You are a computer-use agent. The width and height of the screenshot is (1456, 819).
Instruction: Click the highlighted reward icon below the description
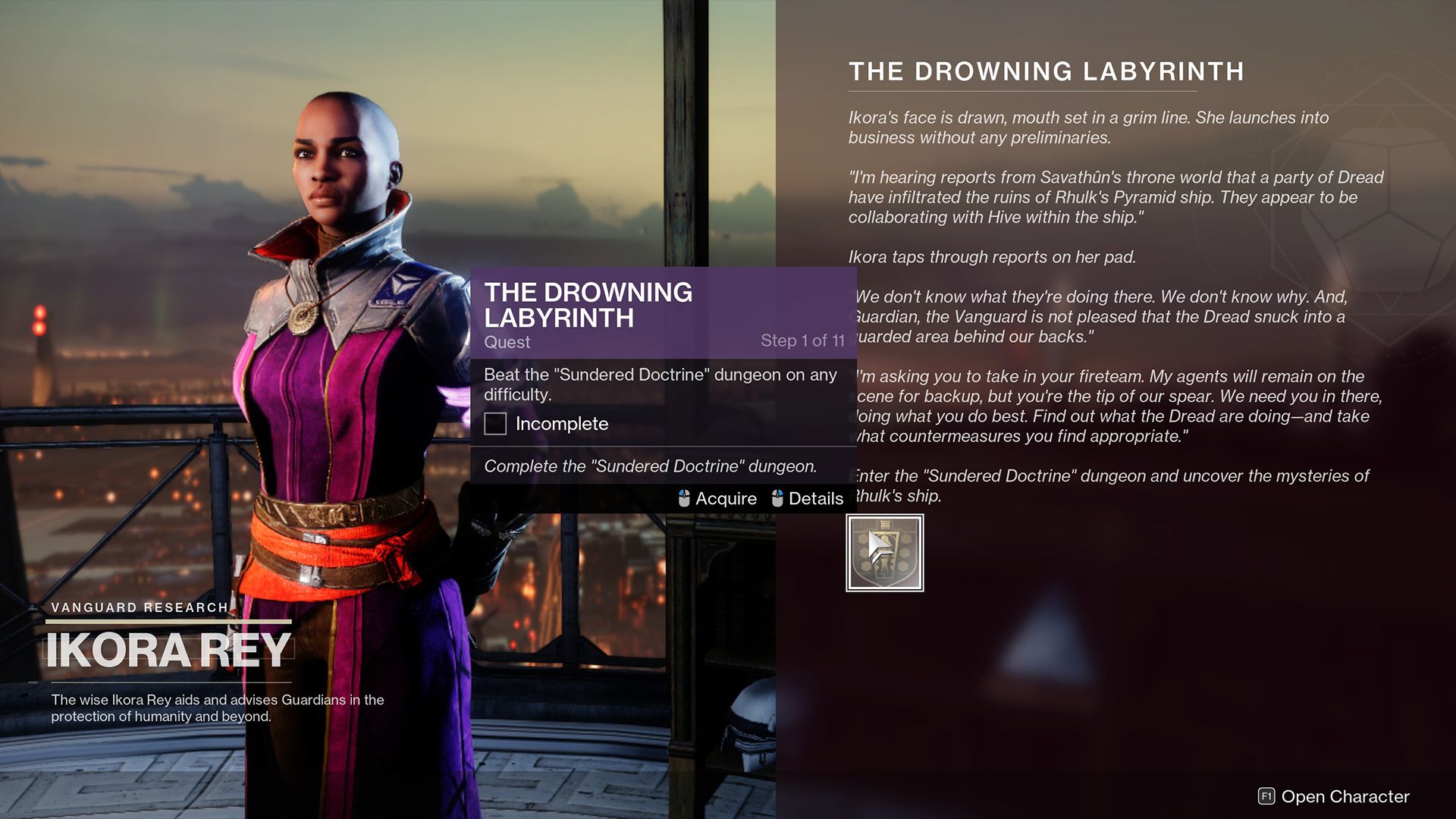click(x=884, y=552)
